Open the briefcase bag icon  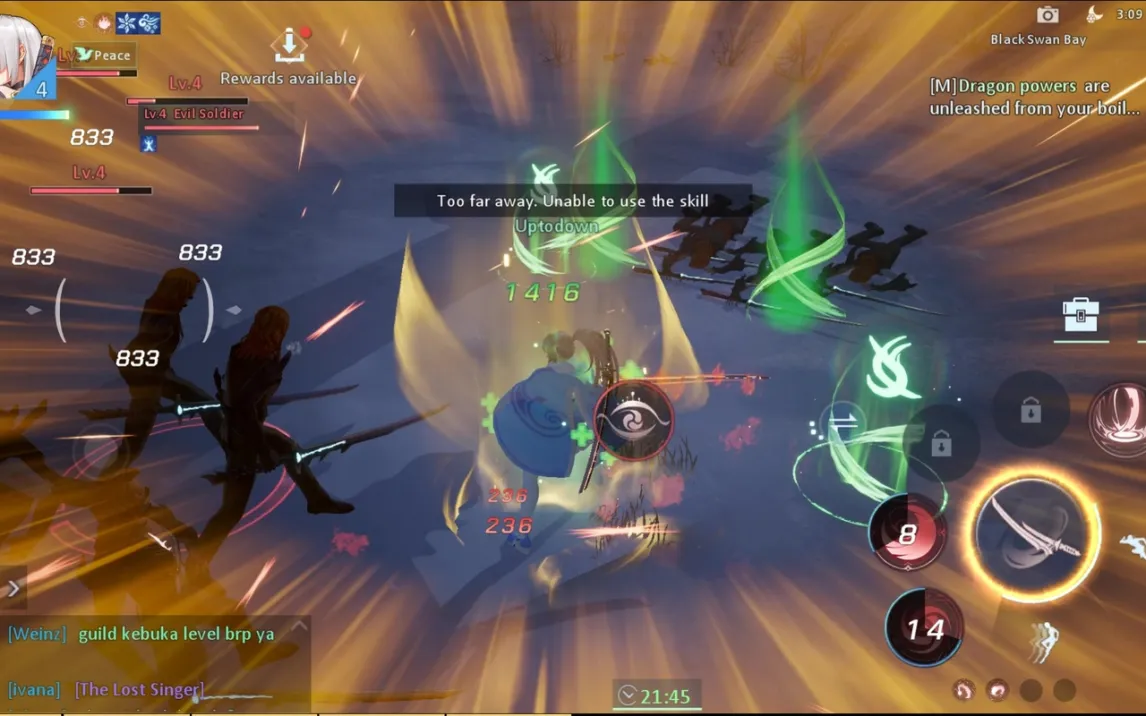[x=1081, y=316]
